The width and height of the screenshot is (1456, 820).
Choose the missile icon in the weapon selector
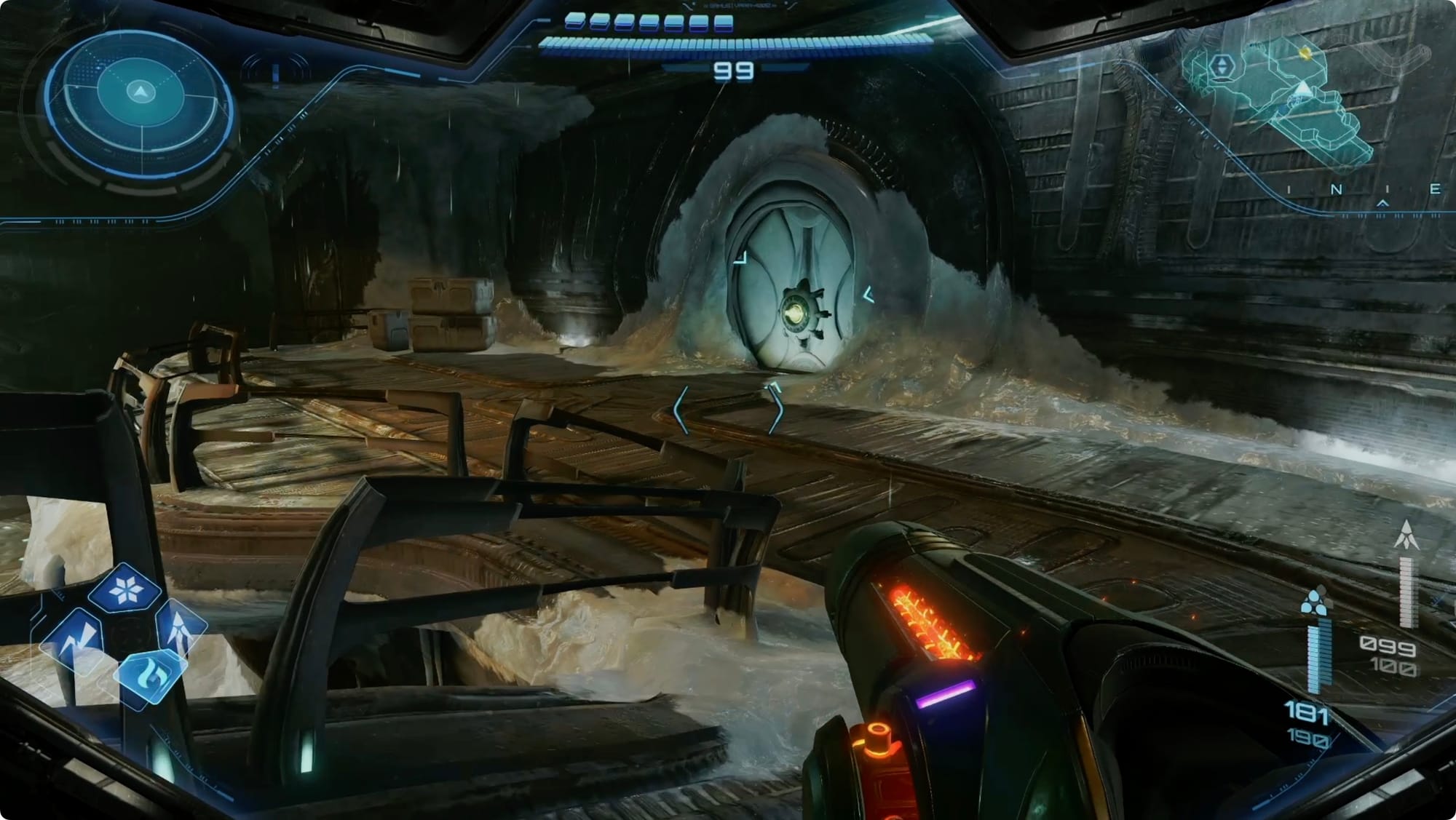coord(179,626)
